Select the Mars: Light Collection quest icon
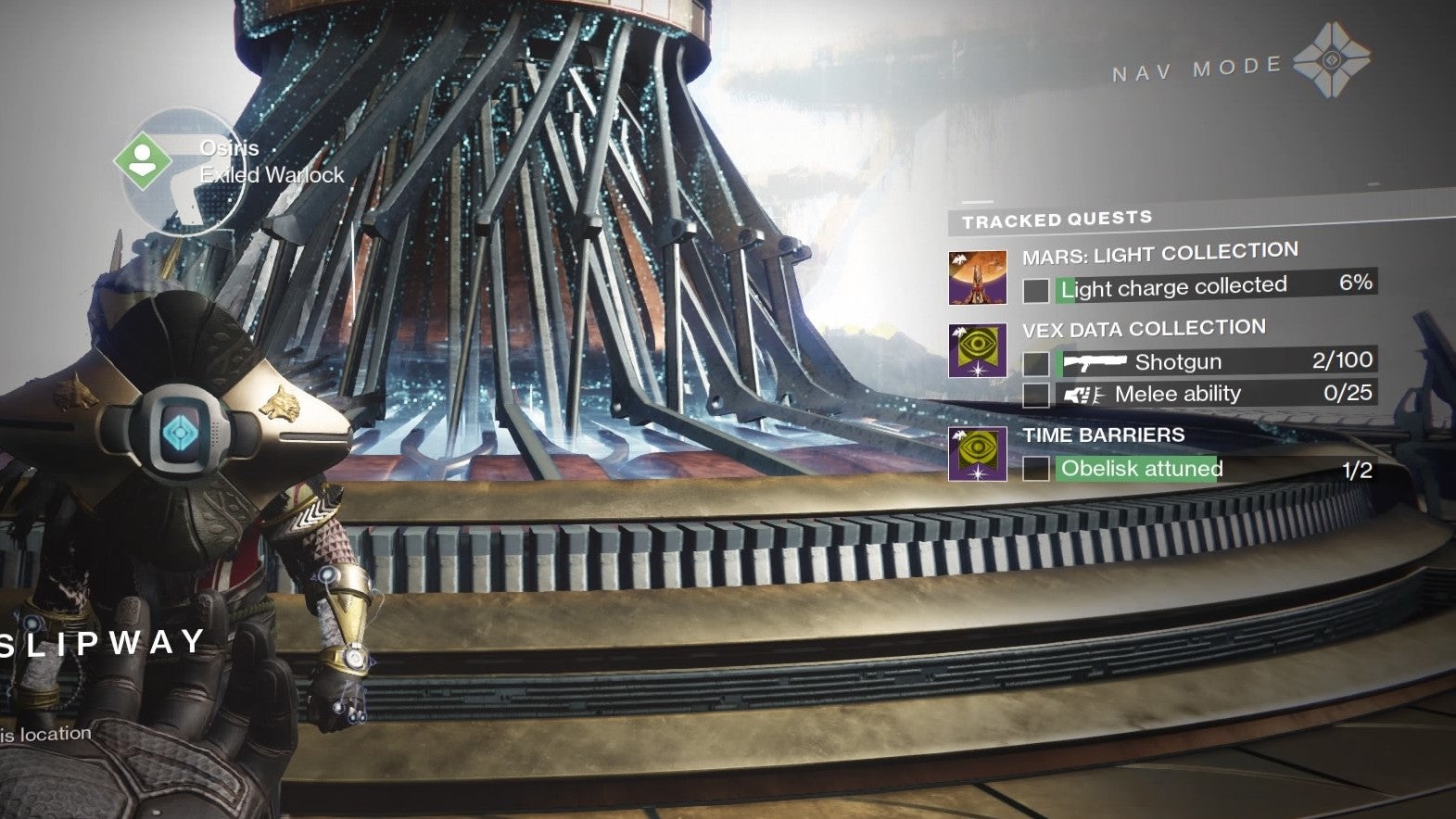The height and width of the screenshot is (819, 1456). pos(977,277)
